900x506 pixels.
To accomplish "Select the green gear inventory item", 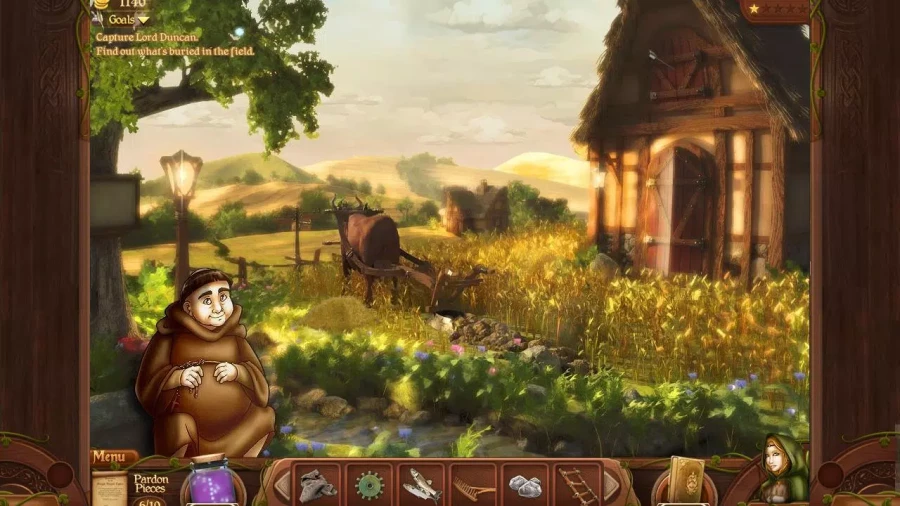I will tap(369, 486).
